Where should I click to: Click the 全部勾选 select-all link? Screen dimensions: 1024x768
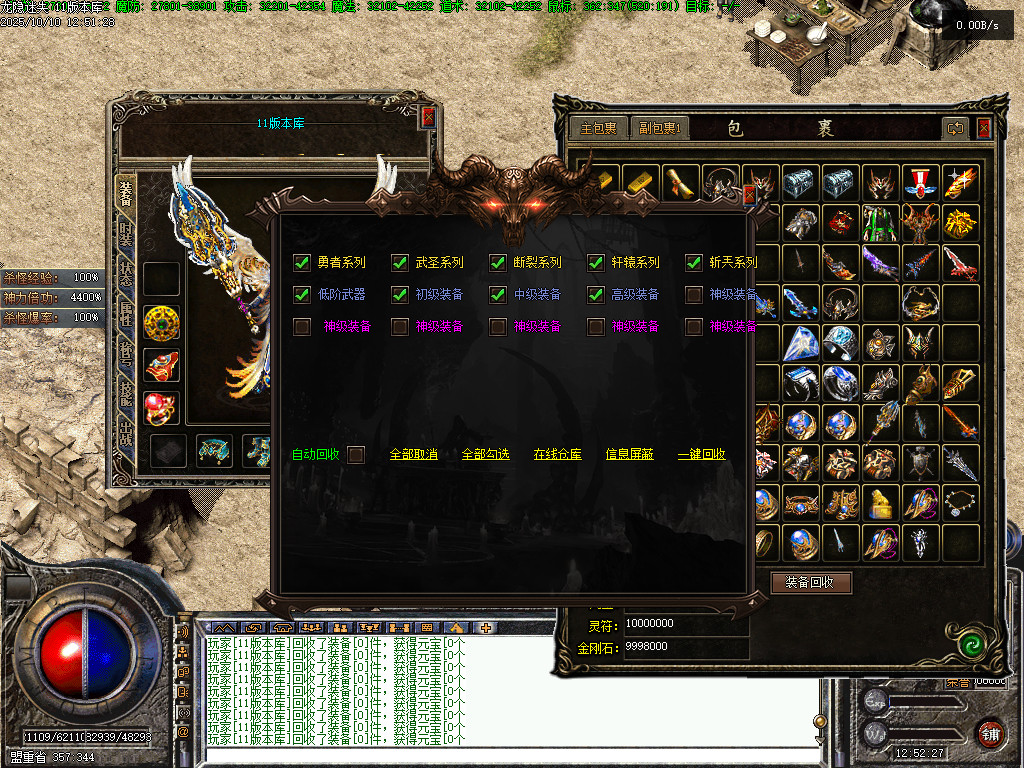tap(485, 454)
